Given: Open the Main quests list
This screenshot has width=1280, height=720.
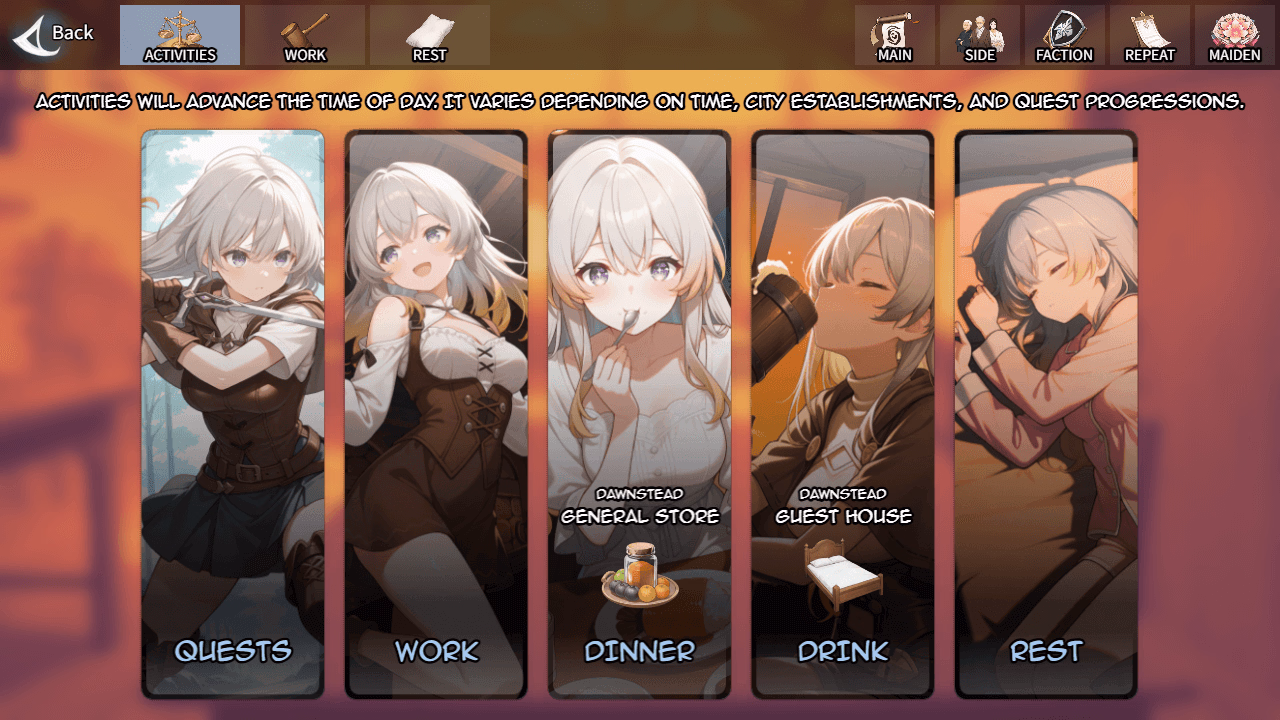Looking at the screenshot, I should 894,36.
